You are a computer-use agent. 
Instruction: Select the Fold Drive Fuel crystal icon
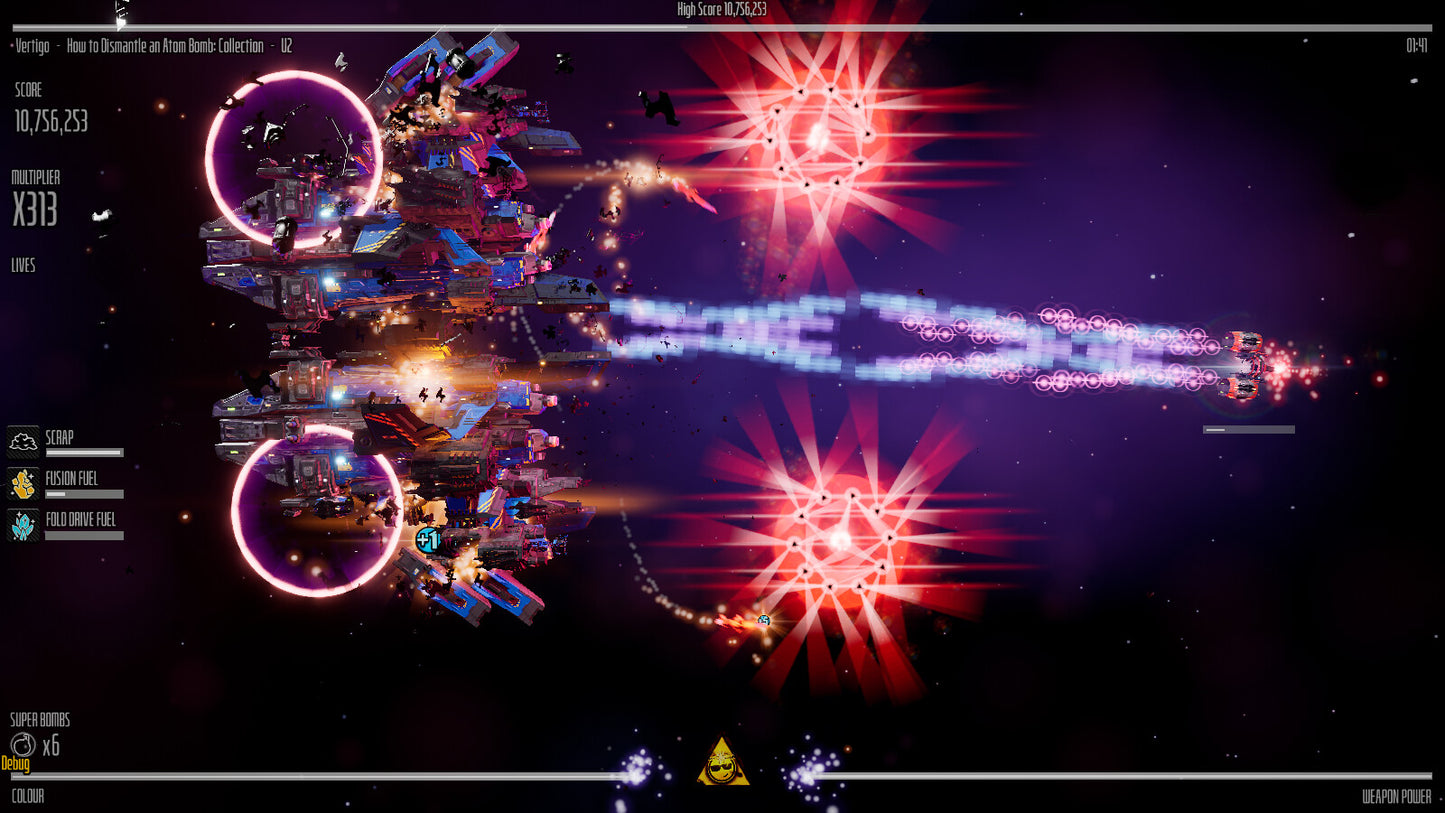(x=22, y=523)
